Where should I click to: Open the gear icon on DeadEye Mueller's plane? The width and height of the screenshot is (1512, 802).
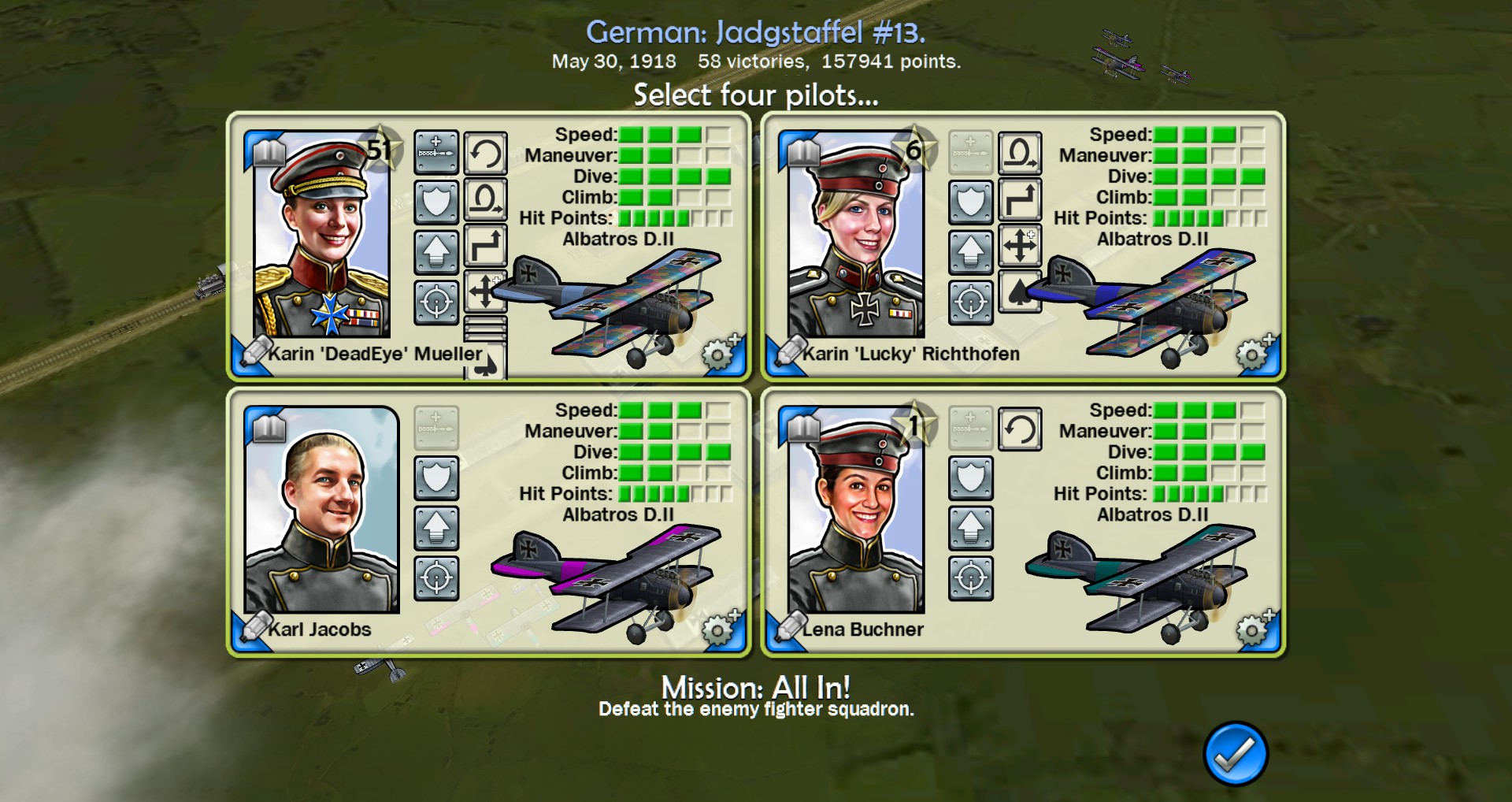point(720,353)
